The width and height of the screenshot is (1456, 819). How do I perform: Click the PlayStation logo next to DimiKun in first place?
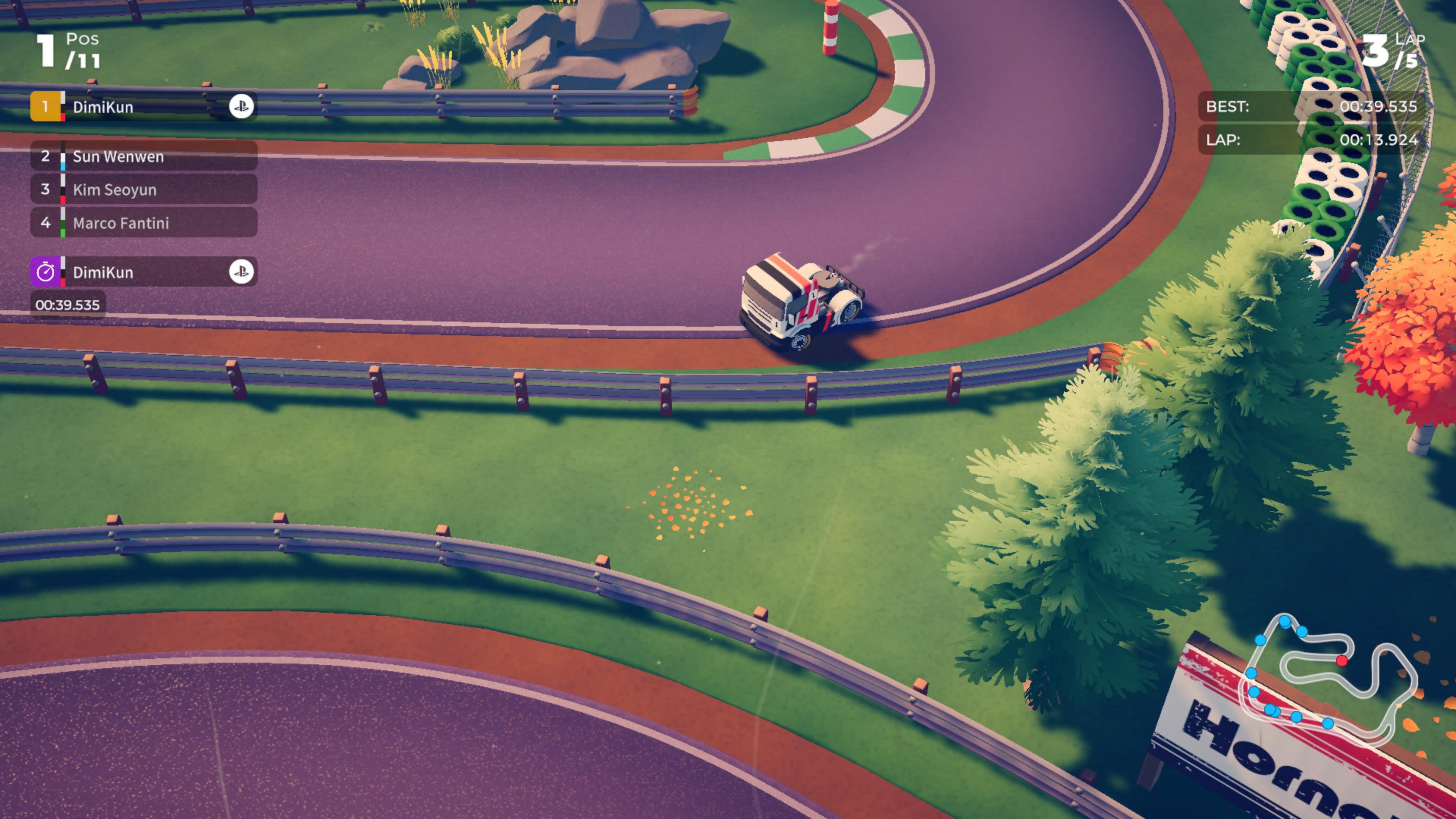pyautogui.click(x=242, y=106)
